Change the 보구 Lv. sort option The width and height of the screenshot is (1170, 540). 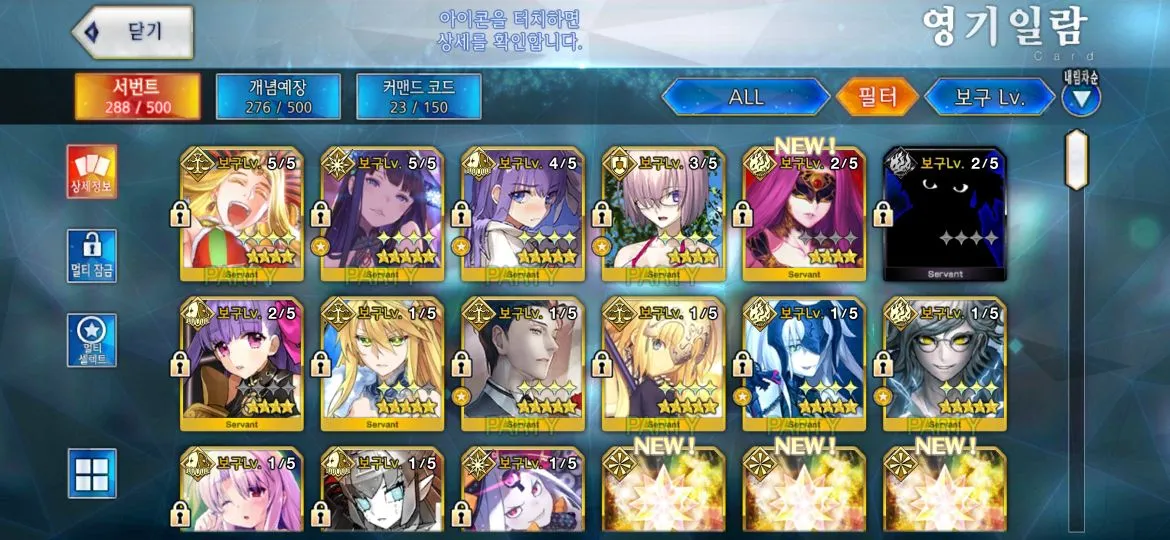[x=988, y=97]
